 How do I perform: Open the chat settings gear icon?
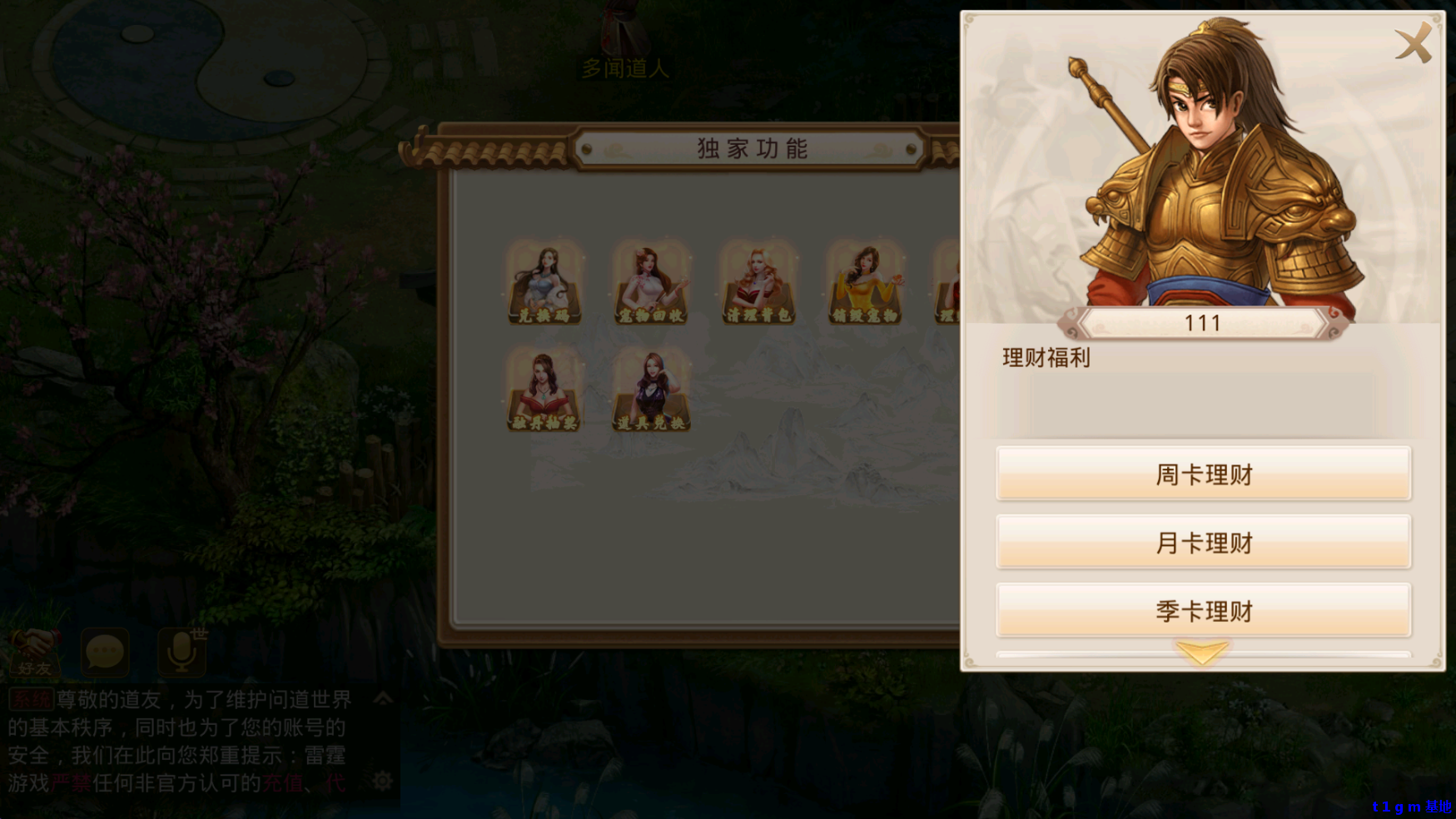coord(383,781)
